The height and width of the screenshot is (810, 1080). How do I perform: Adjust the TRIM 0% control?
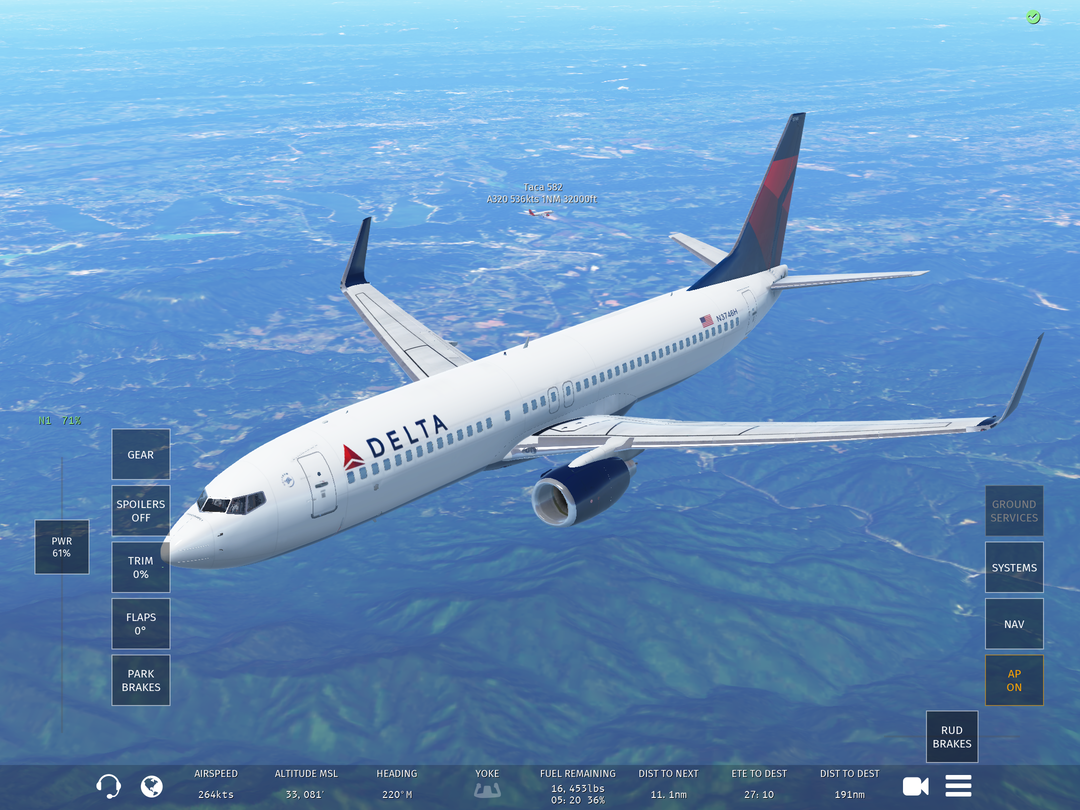(x=141, y=568)
